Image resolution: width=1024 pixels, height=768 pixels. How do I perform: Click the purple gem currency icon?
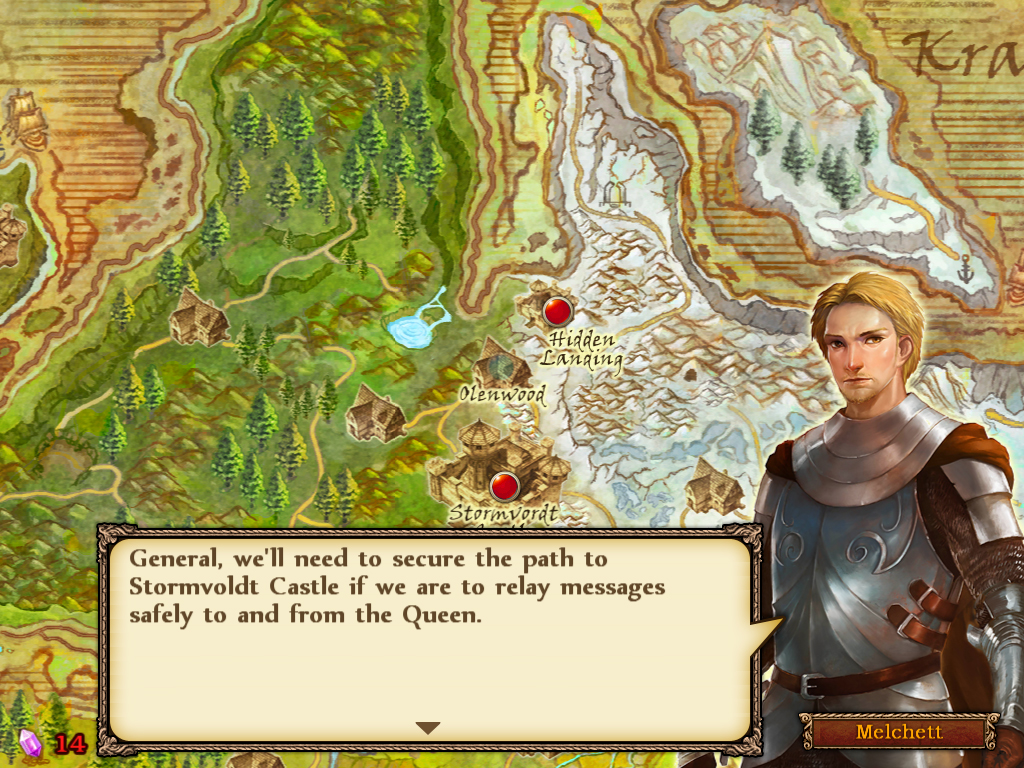pos(31,743)
